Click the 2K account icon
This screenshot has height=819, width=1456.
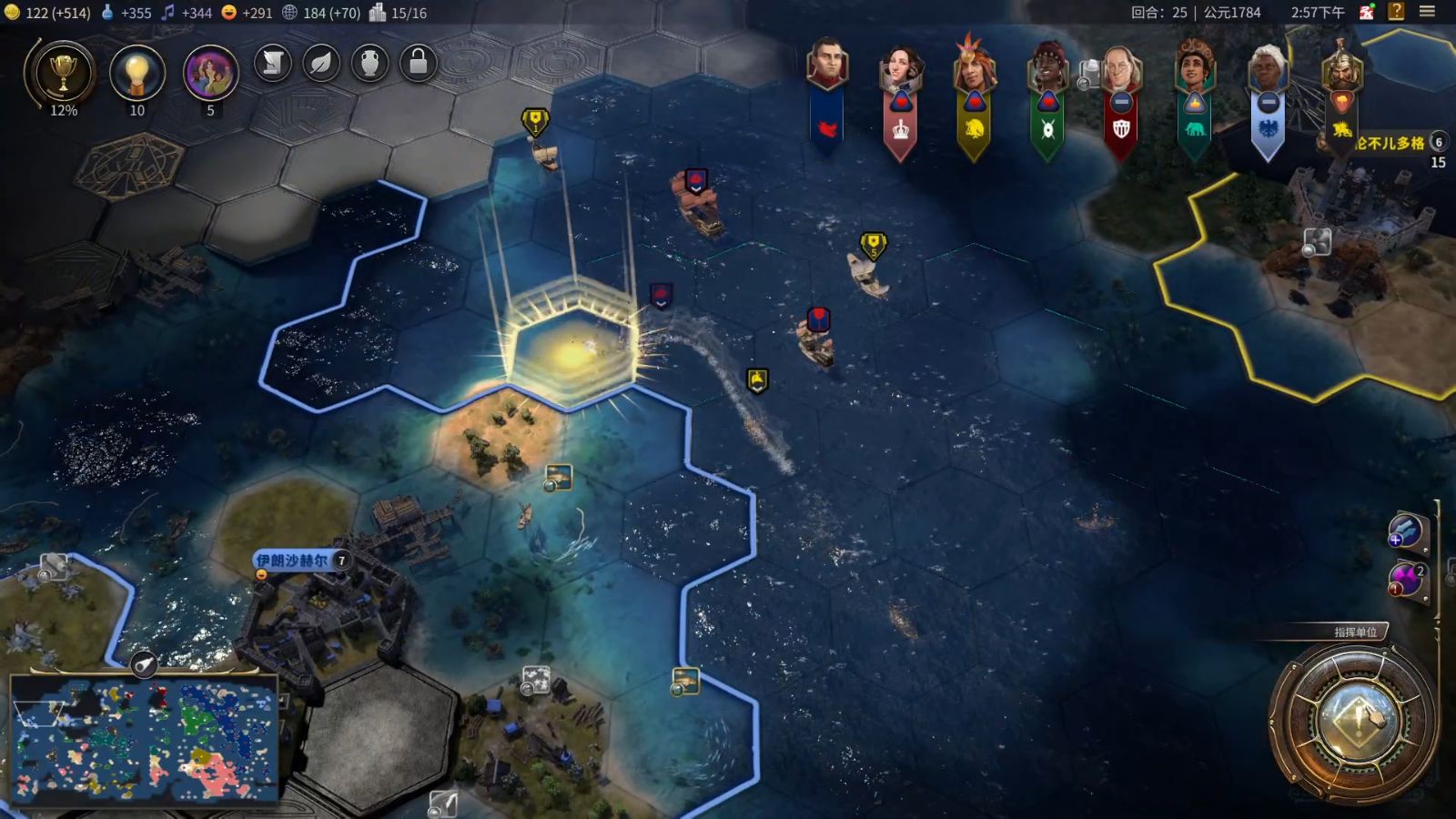[1367, 12]
